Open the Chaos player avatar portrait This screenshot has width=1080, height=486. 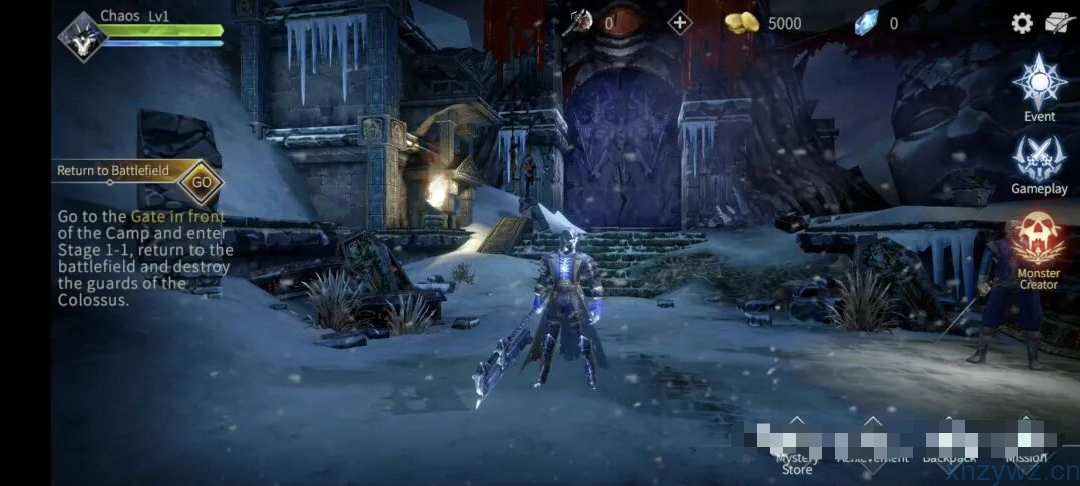(x=81, y=37)
